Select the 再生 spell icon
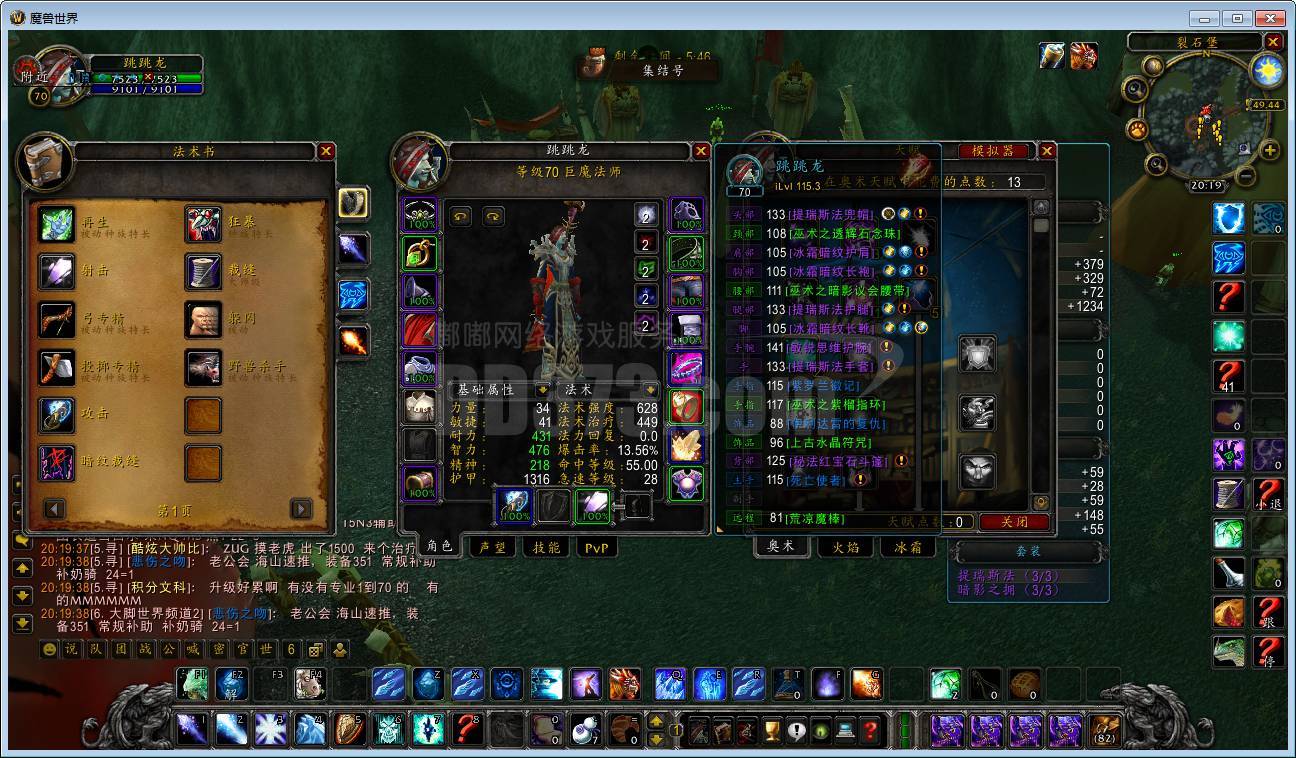The width and height of the screenshot is (1296, 758). click(57, 224)
